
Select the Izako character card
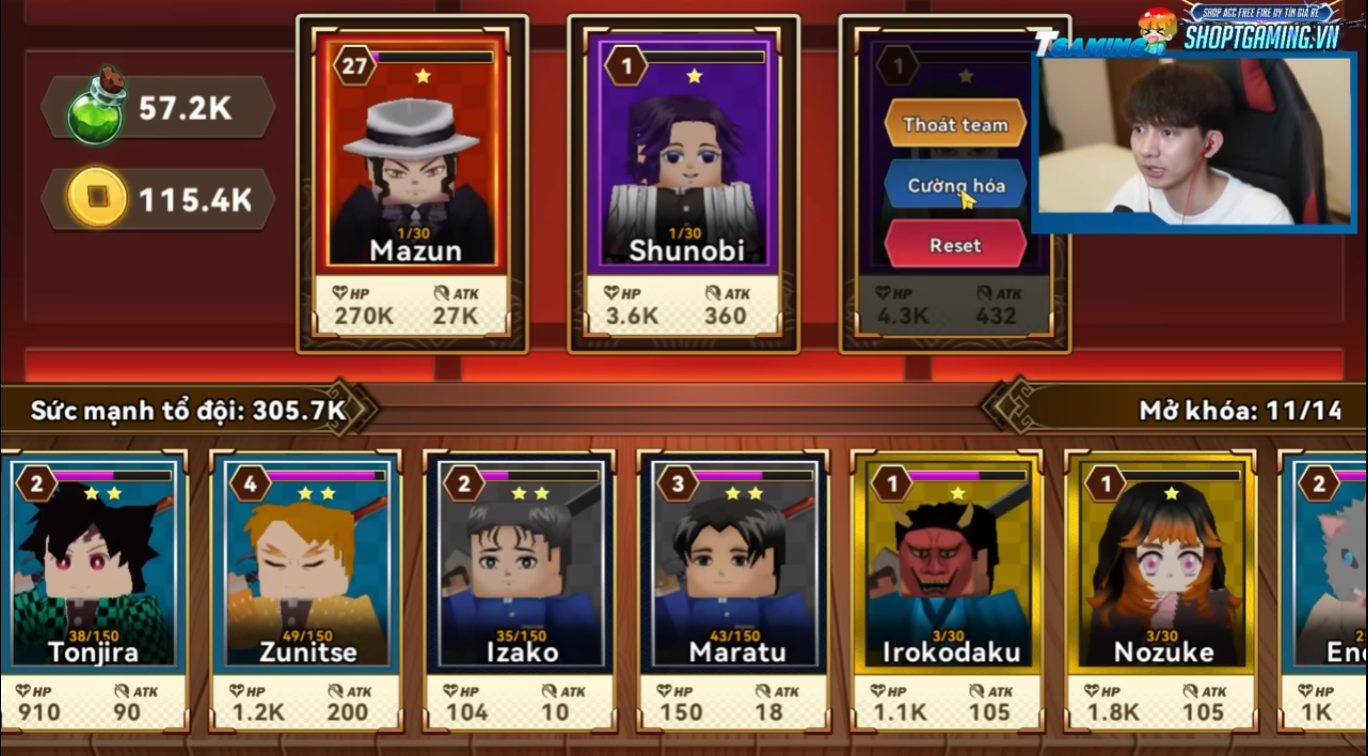(520, 590)
